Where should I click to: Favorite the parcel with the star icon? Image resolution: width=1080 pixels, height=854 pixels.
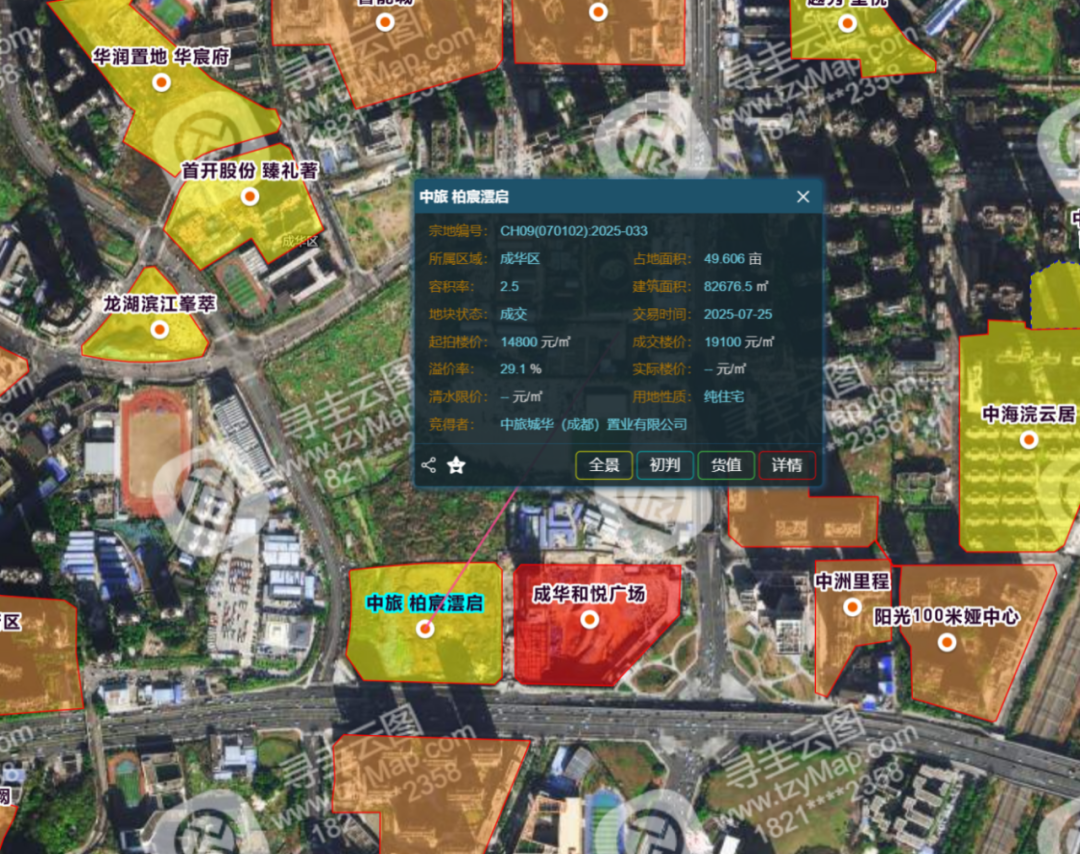[457, 465]
